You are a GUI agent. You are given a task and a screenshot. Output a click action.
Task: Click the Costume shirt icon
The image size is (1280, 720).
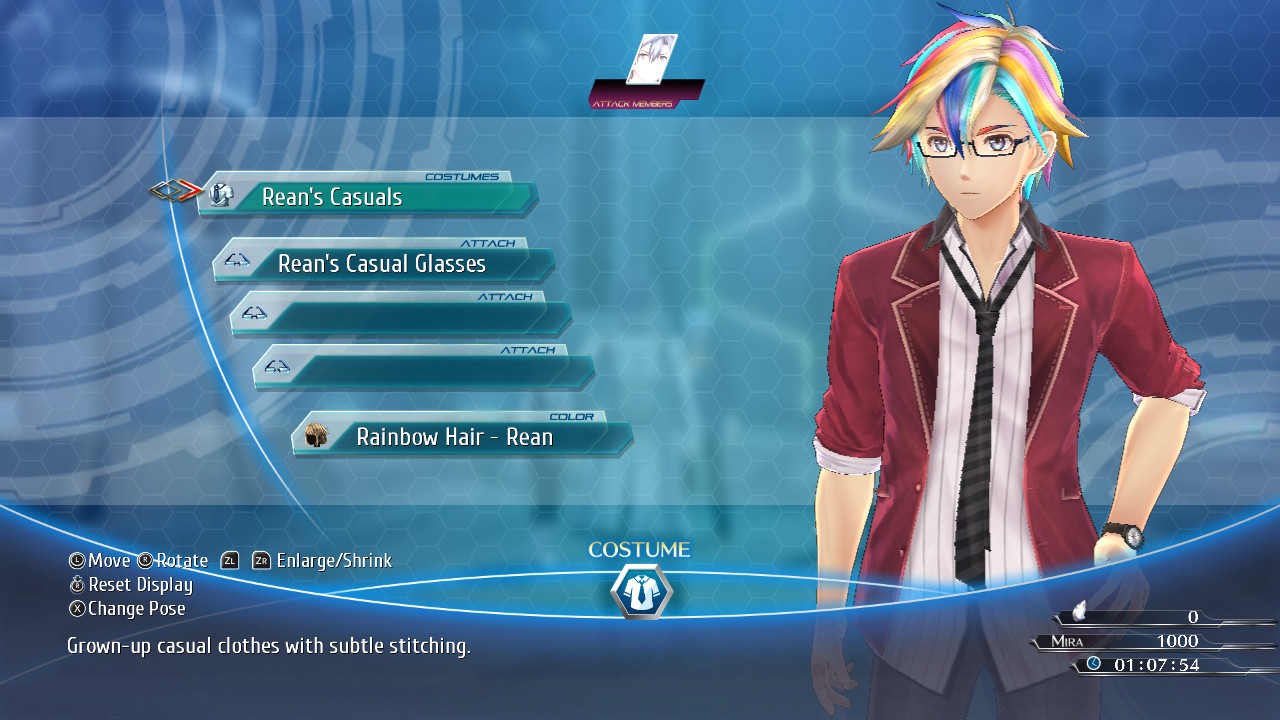pos(640,592)
